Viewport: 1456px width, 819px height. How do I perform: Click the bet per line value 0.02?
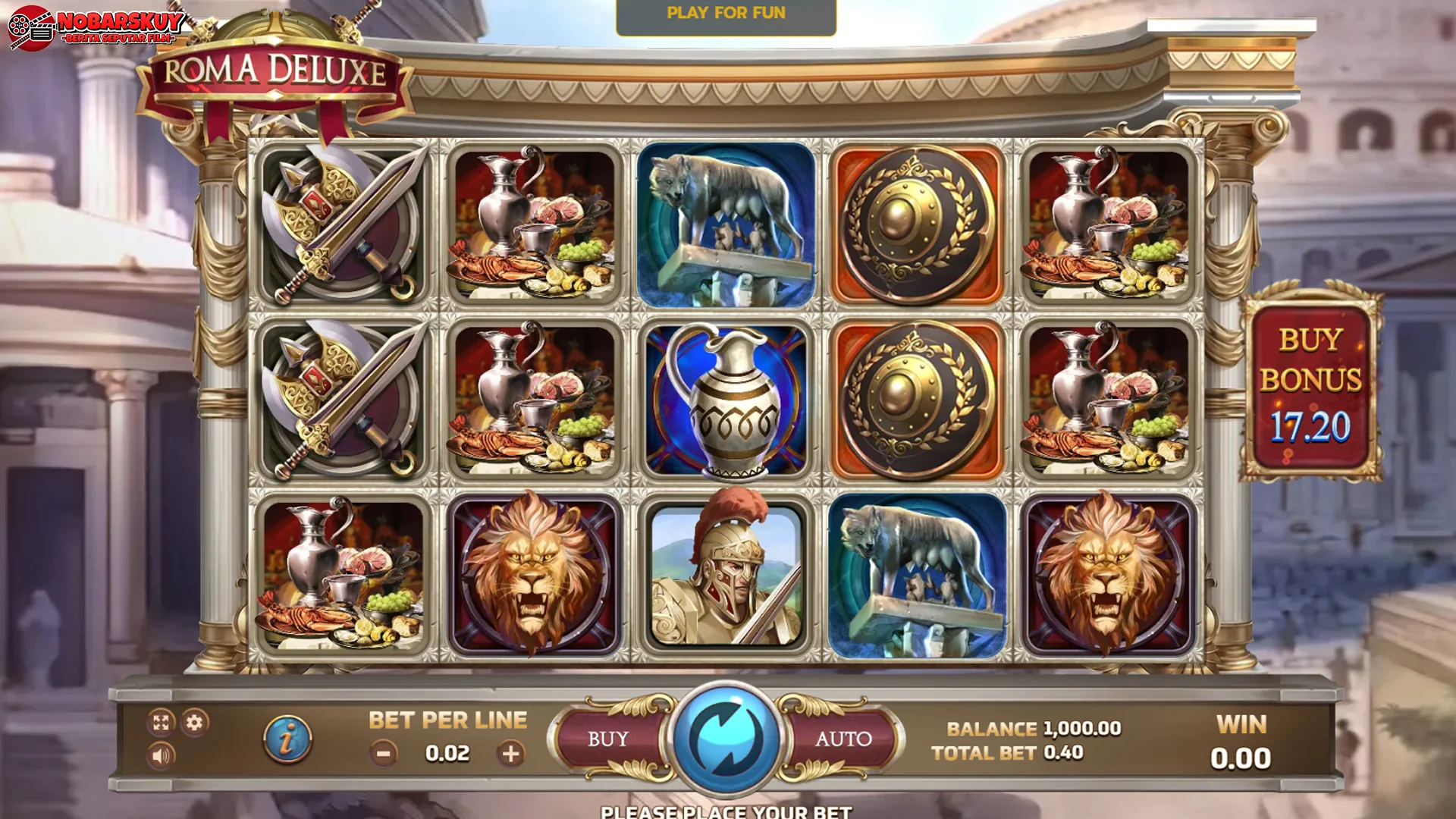click(x=447, y=754)
